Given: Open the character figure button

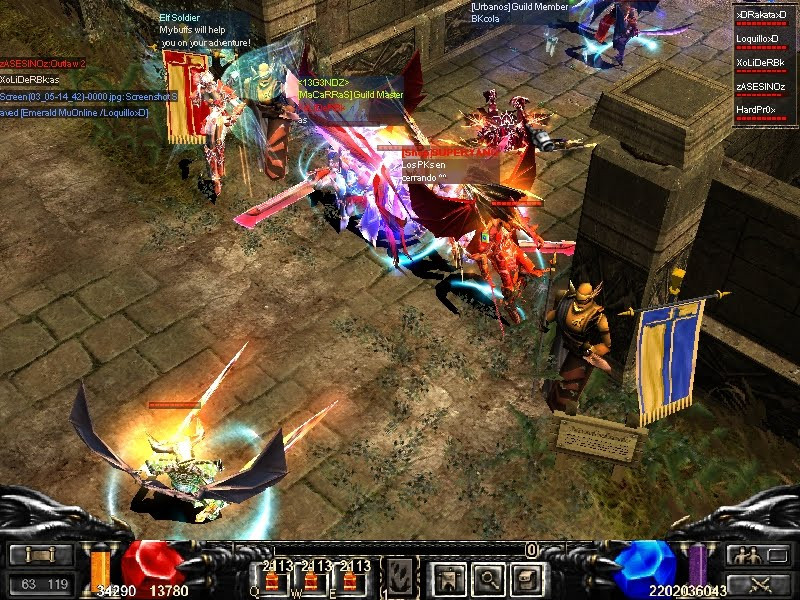Looking at the screenshot, I should click(x=446, y=578).
